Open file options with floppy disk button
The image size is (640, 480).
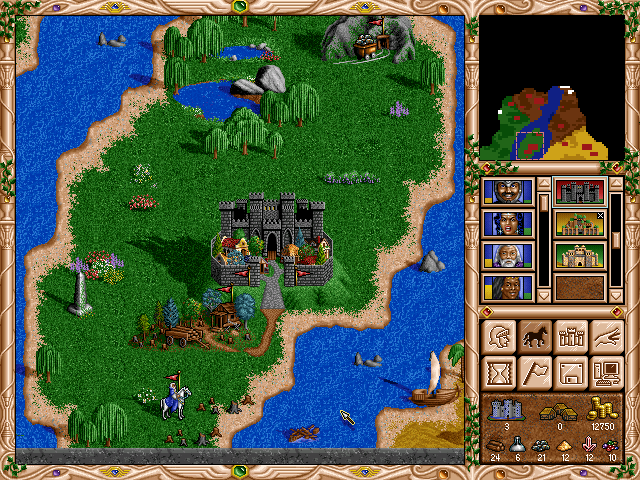click(x=570, y=373)
